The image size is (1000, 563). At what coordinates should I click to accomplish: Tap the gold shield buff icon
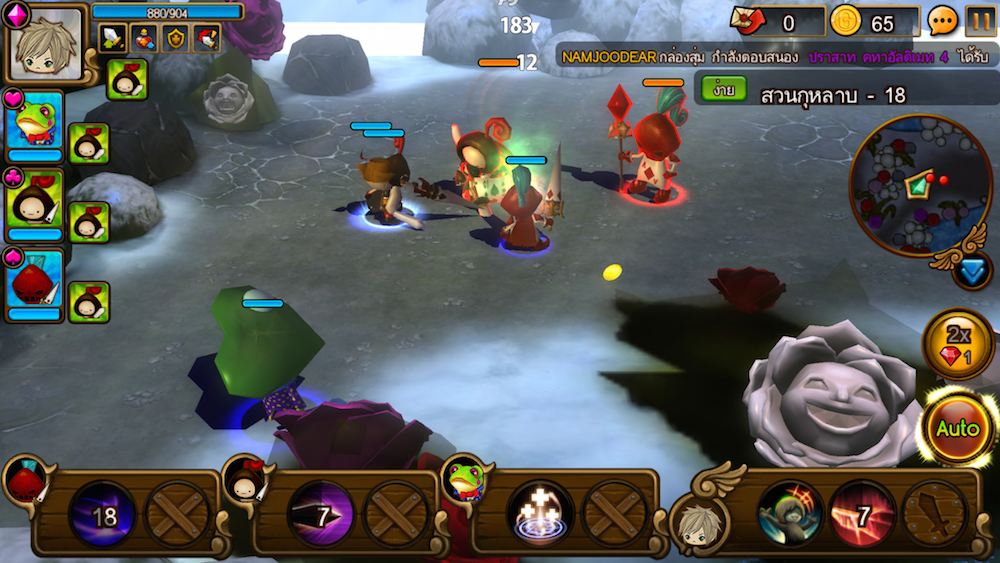pos(176,38)
